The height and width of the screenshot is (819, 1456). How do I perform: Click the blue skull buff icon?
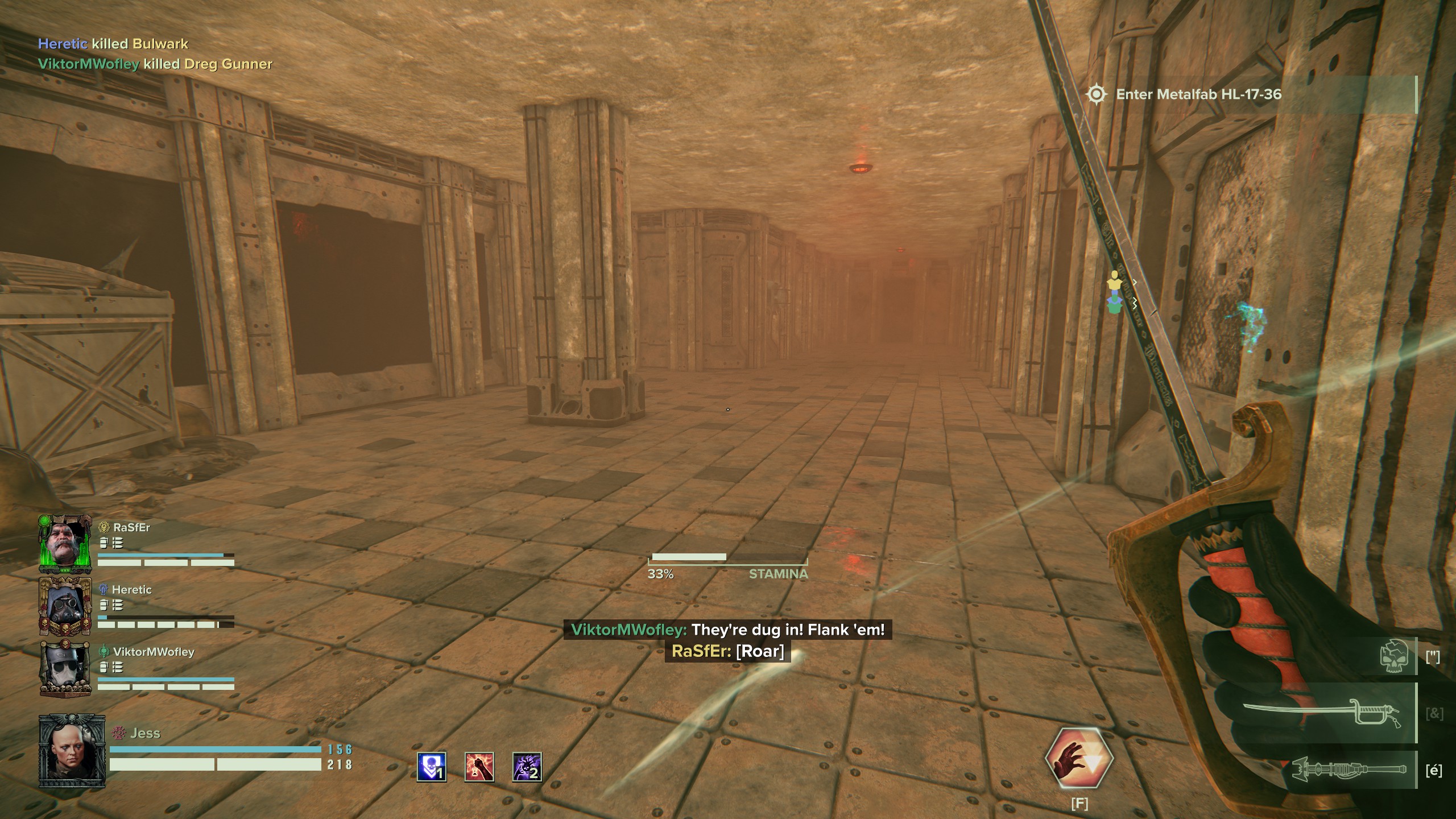click(x=432, y=767)
